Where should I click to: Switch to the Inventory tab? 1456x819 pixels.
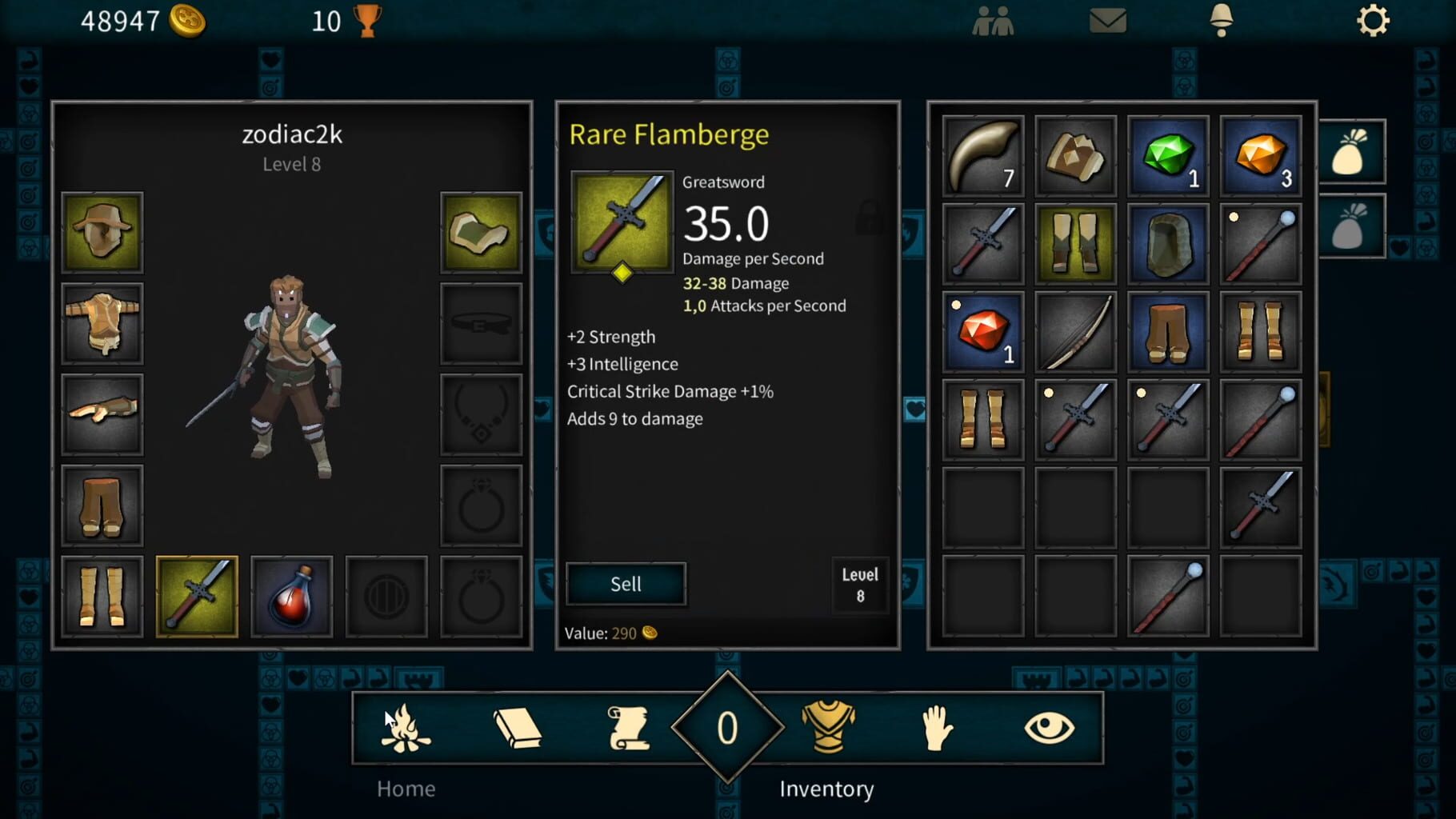tap(827, 789)
